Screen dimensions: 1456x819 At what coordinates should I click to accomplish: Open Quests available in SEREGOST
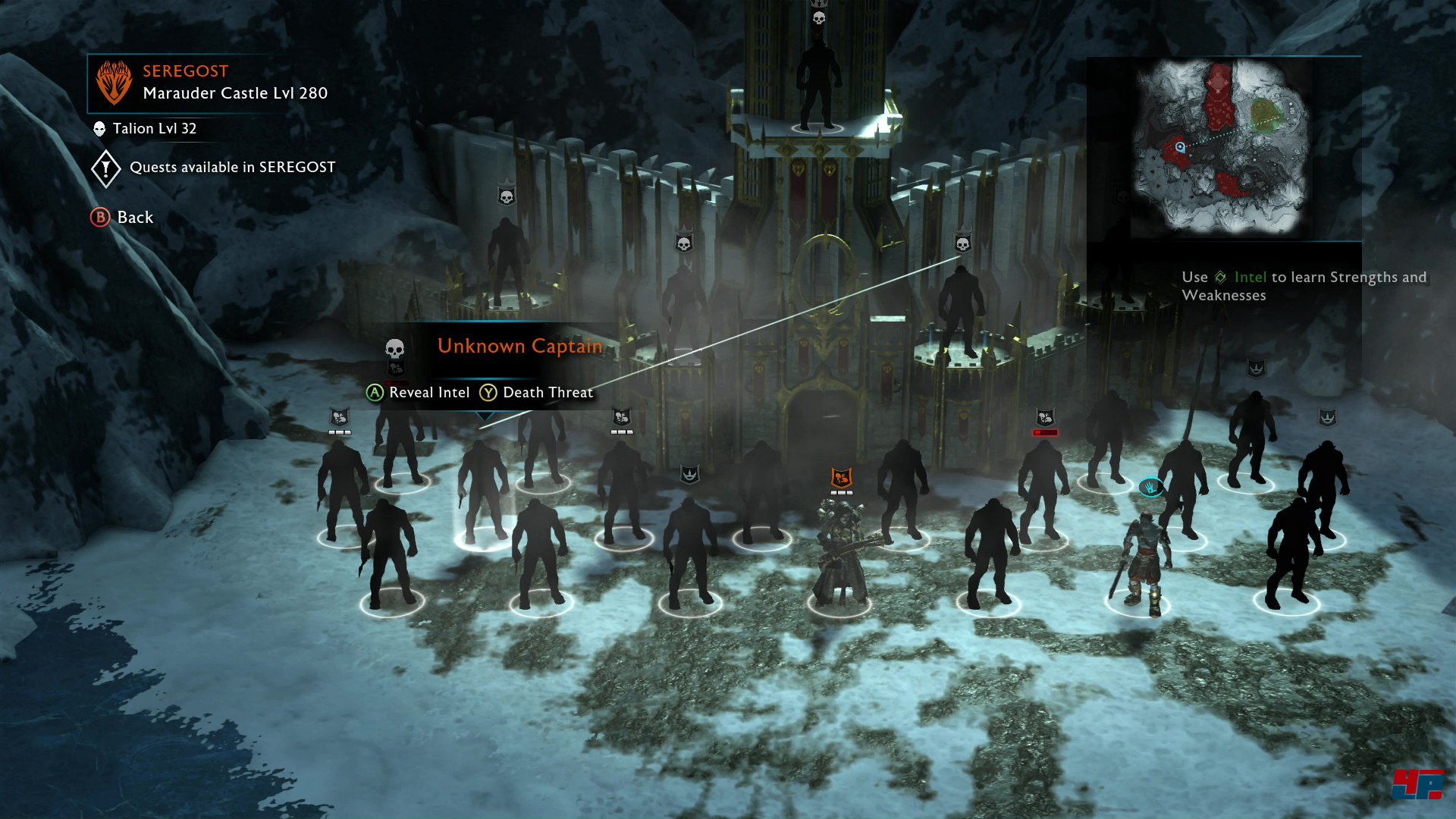[214, 168]
